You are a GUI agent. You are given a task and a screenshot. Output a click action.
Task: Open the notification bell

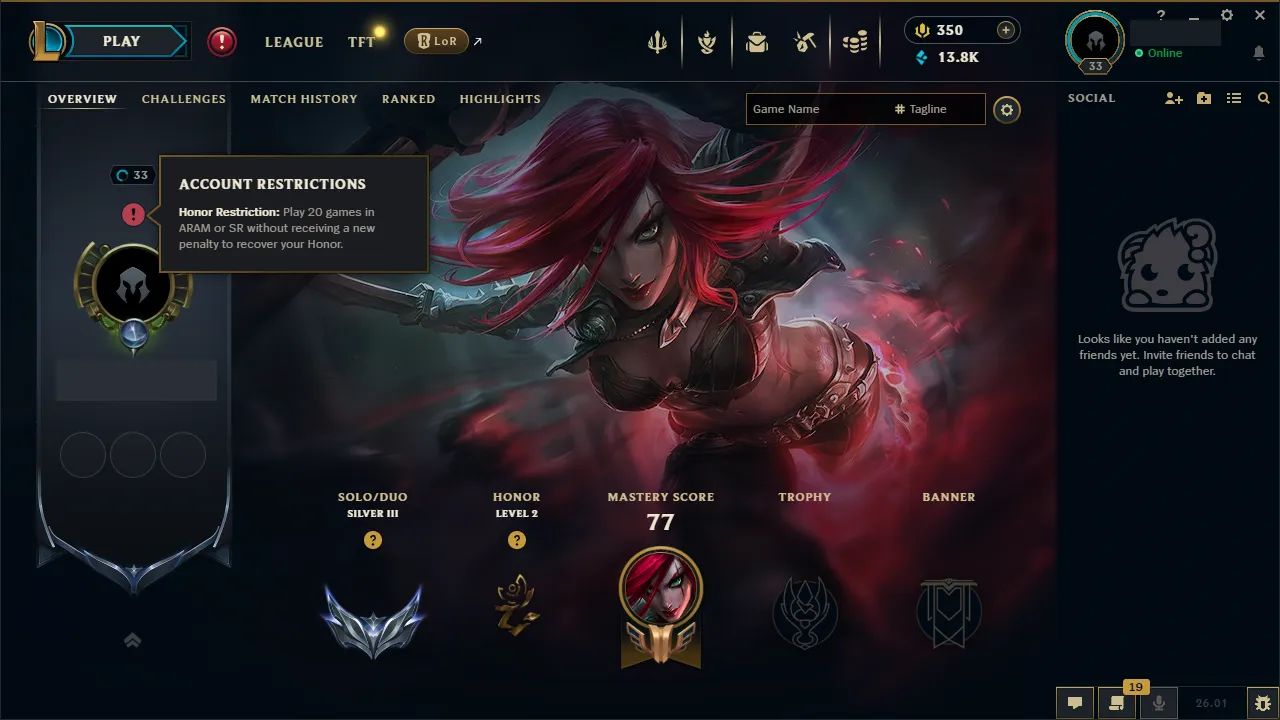[x=1258, y=53]
